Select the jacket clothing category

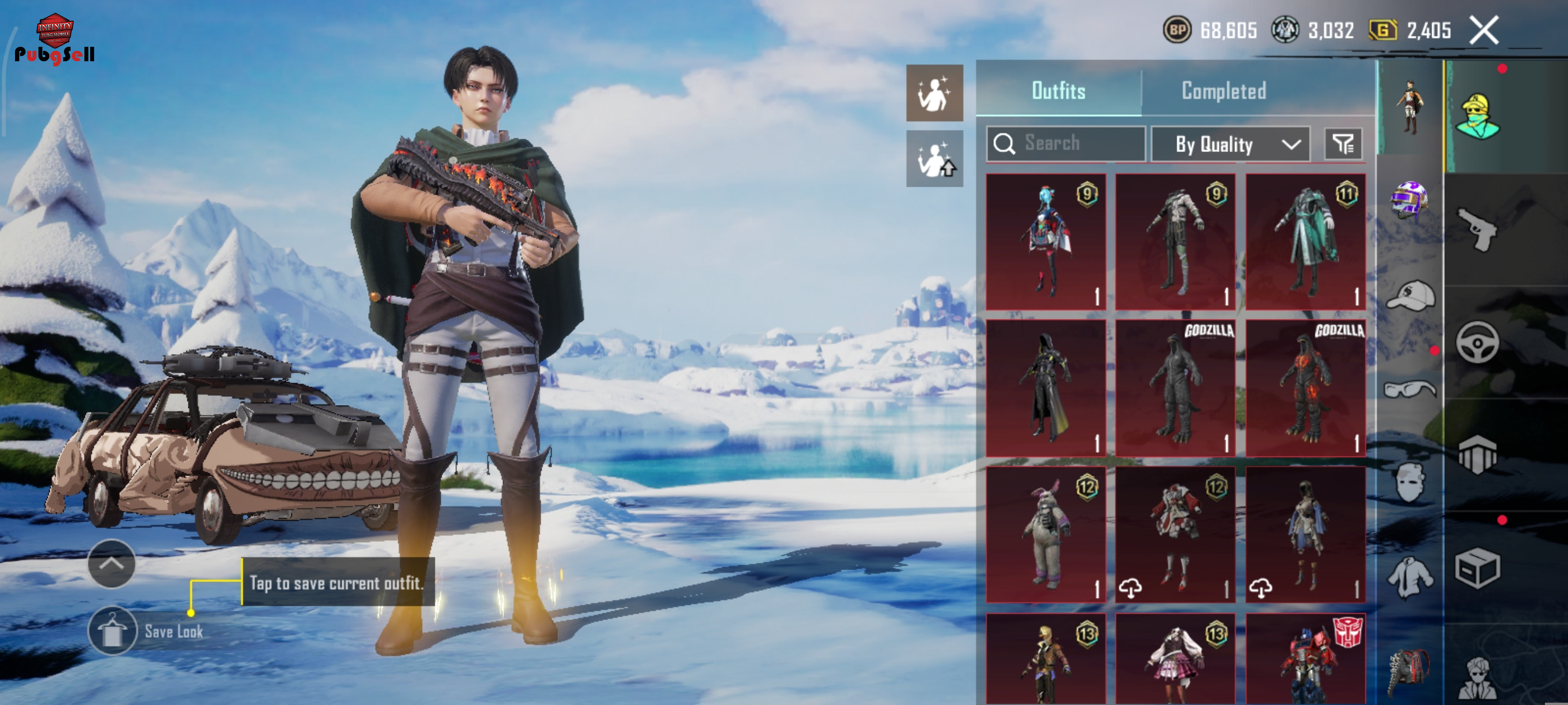tap(1410, 577)
